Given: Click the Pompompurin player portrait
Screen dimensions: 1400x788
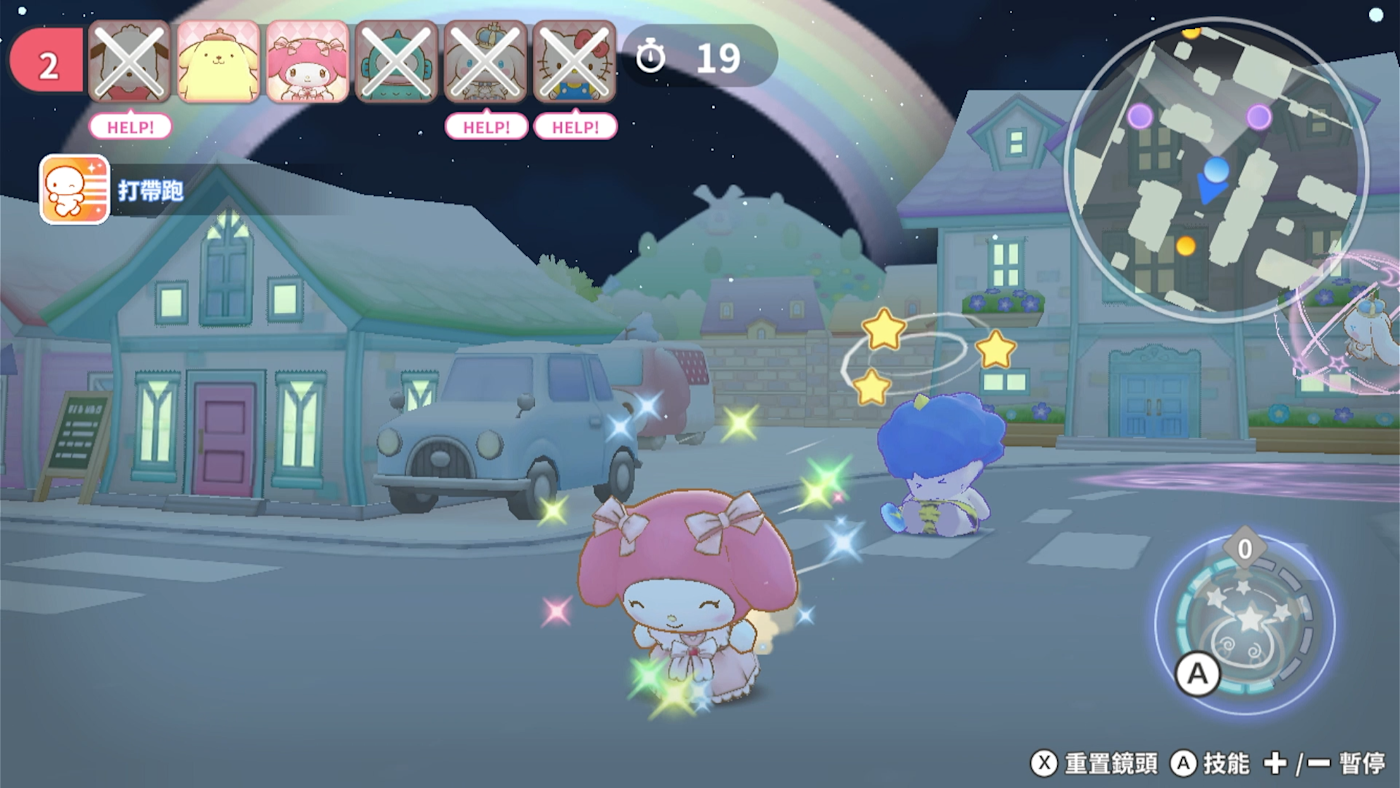Looking at the screenshot, I should coord(219,62).
